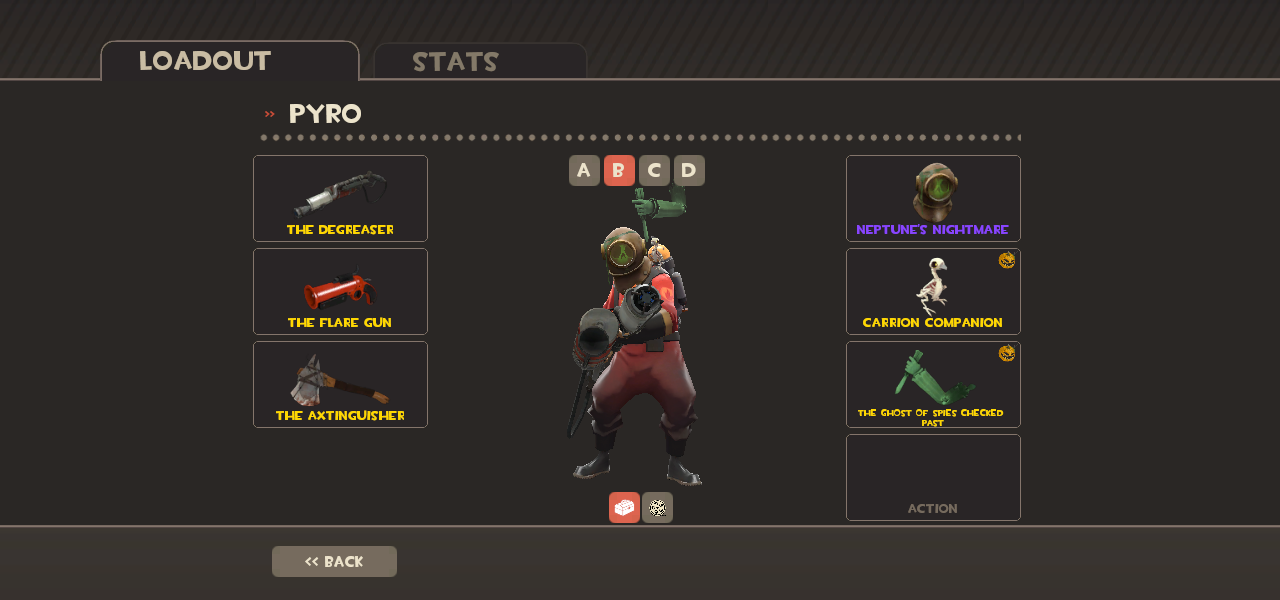
Task: Choose loadout preset C
Action: (x=654, y=171)
